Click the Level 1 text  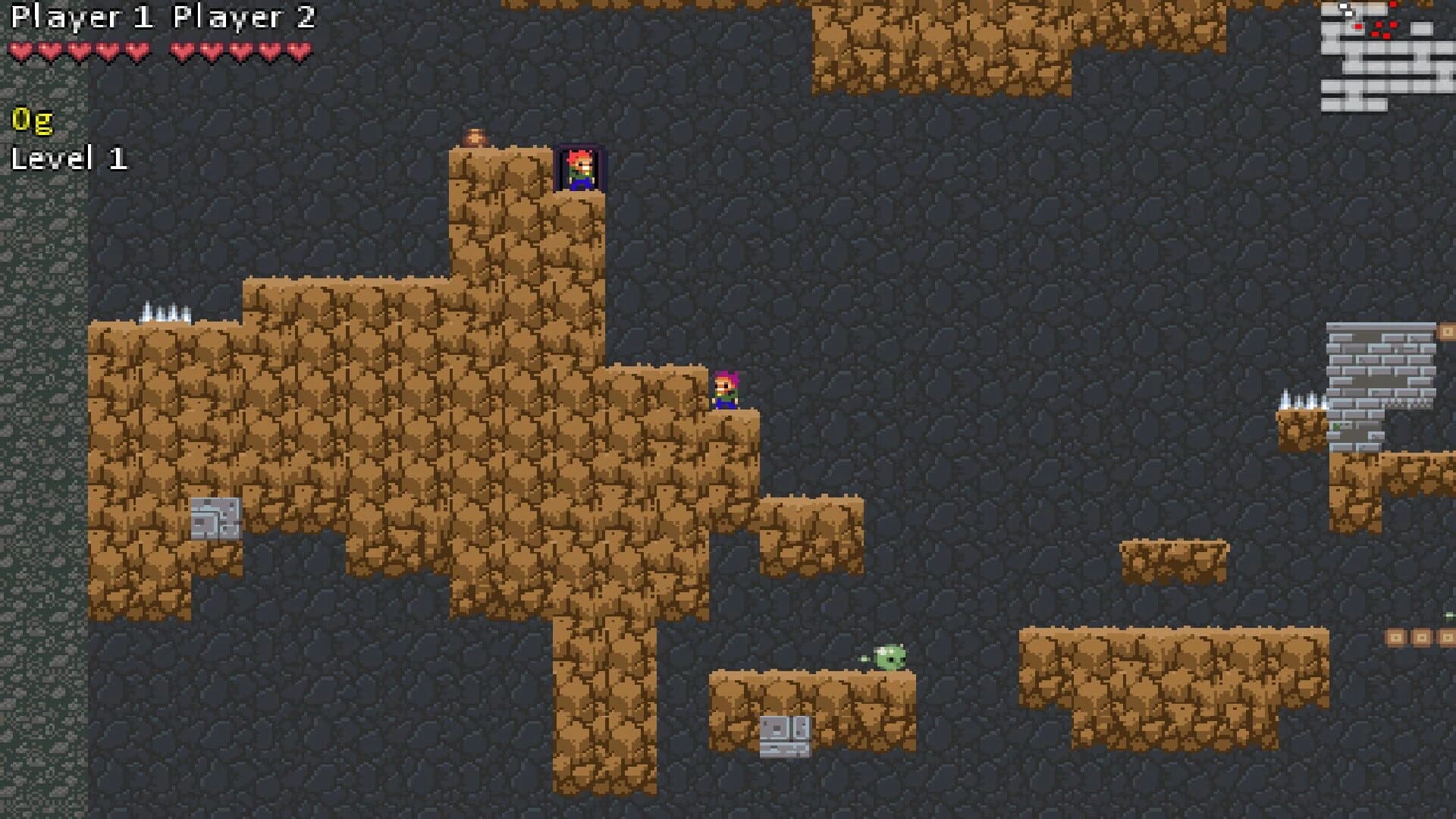click(x=70, y=157)
